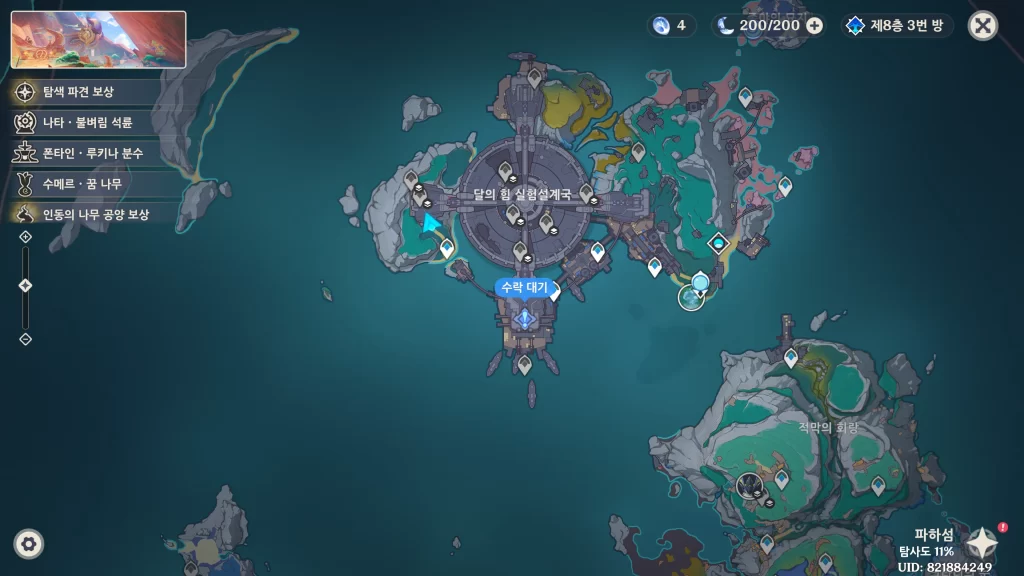This screenshot has width=1024, height=576.
Task: Zoom in using the slider's top diamond
Action: pyautogui.click(x=26, y=237)
